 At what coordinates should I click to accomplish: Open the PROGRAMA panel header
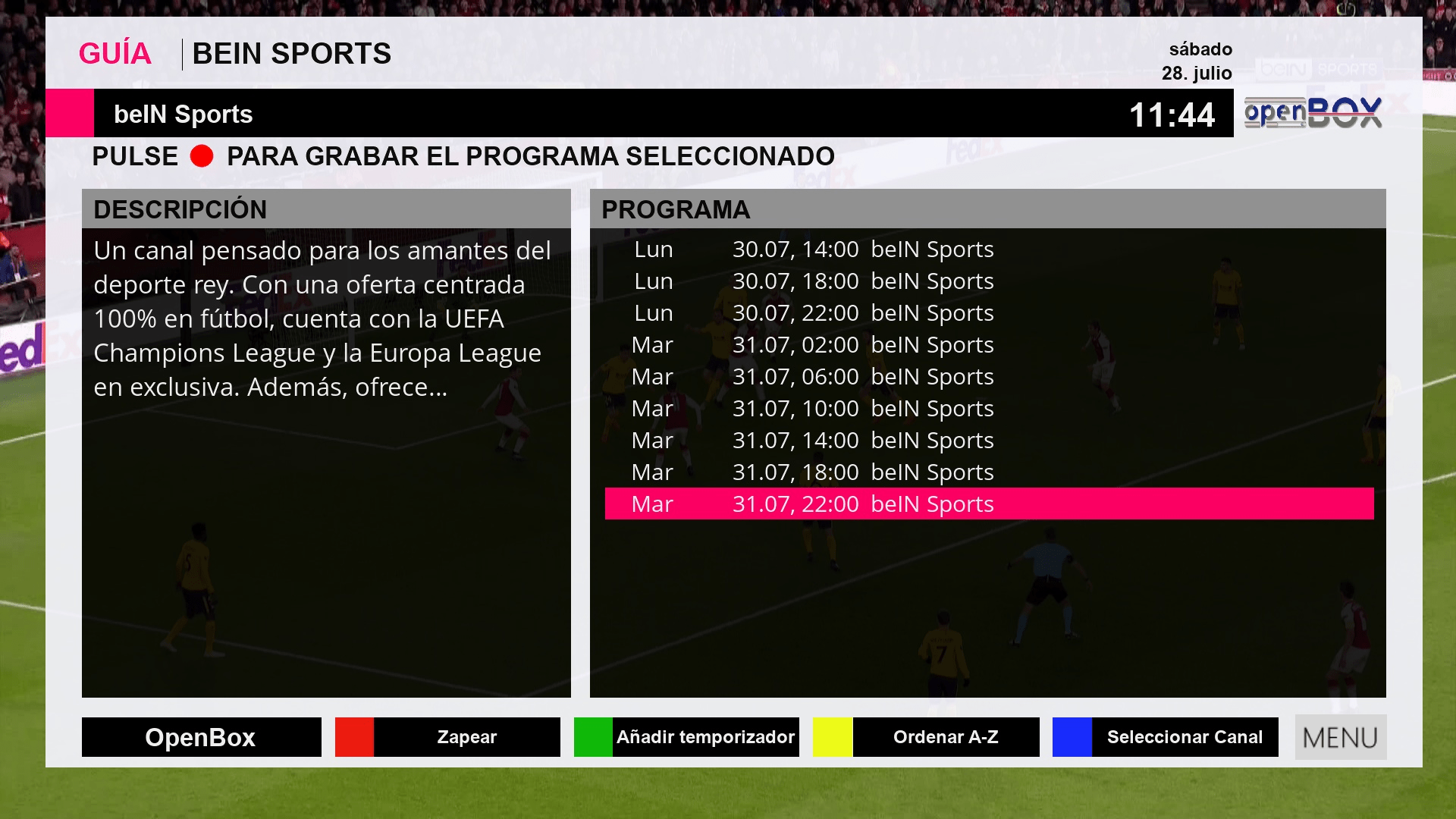tap(675, 209)
